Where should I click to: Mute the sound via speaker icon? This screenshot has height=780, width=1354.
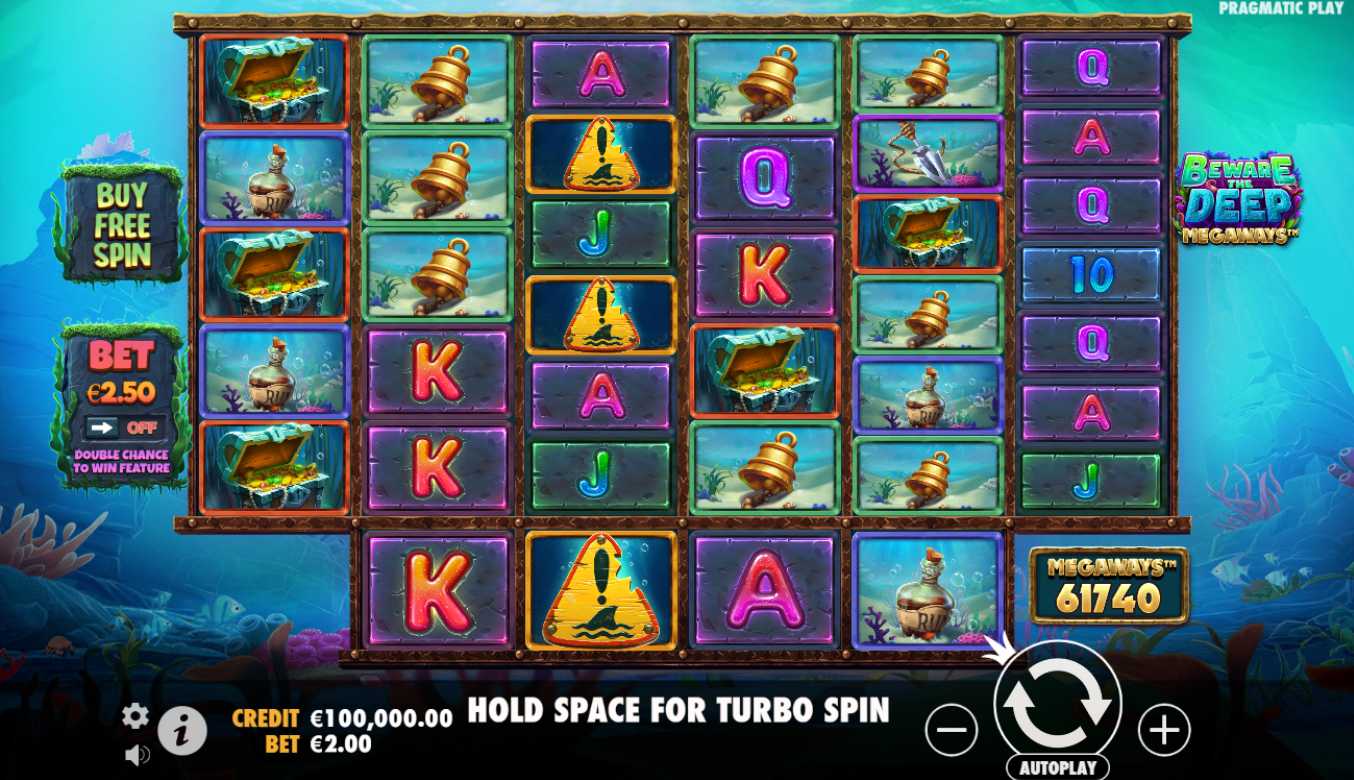(x=137, y=755)
